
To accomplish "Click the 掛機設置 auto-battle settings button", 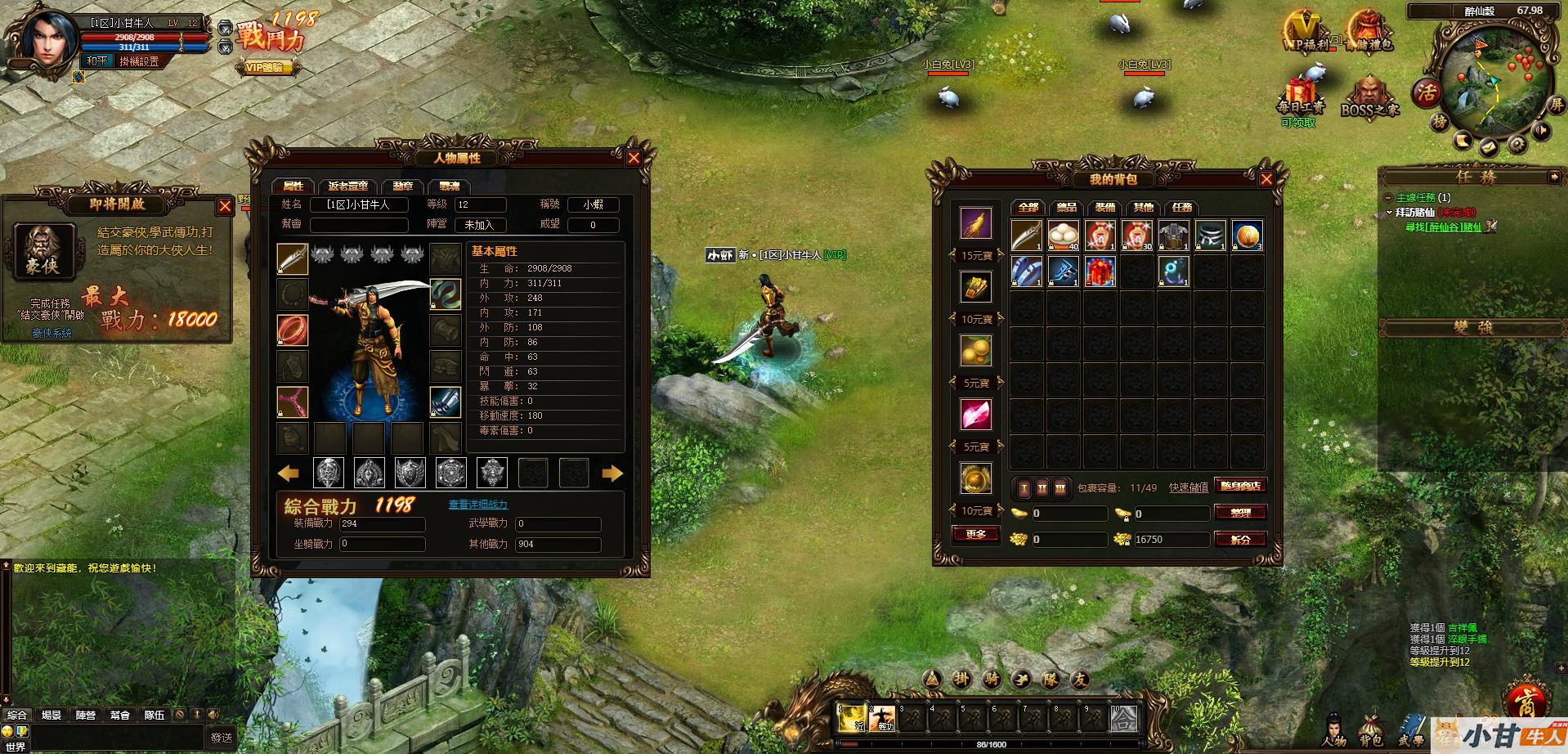I will tap(139, 61).
